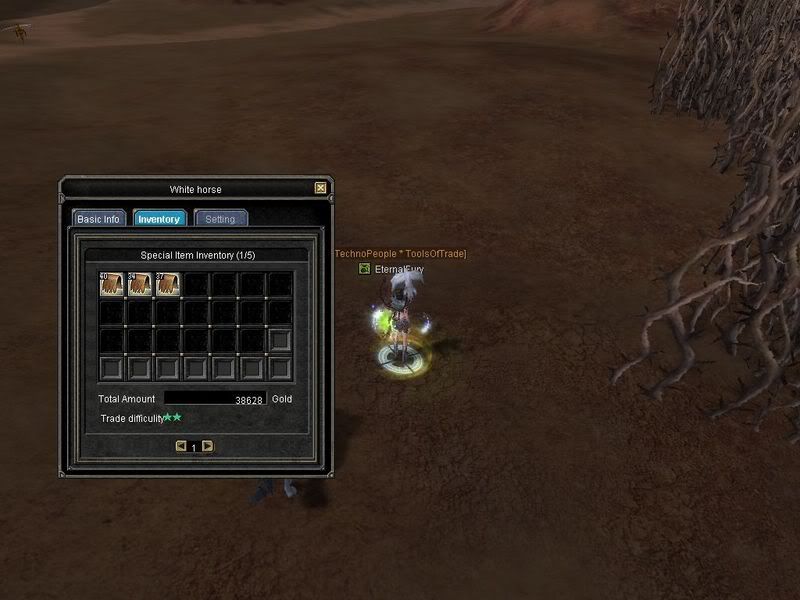Select the item stack marked 37
The width and height of the screenshot is (800, 600).
[168, 285]
